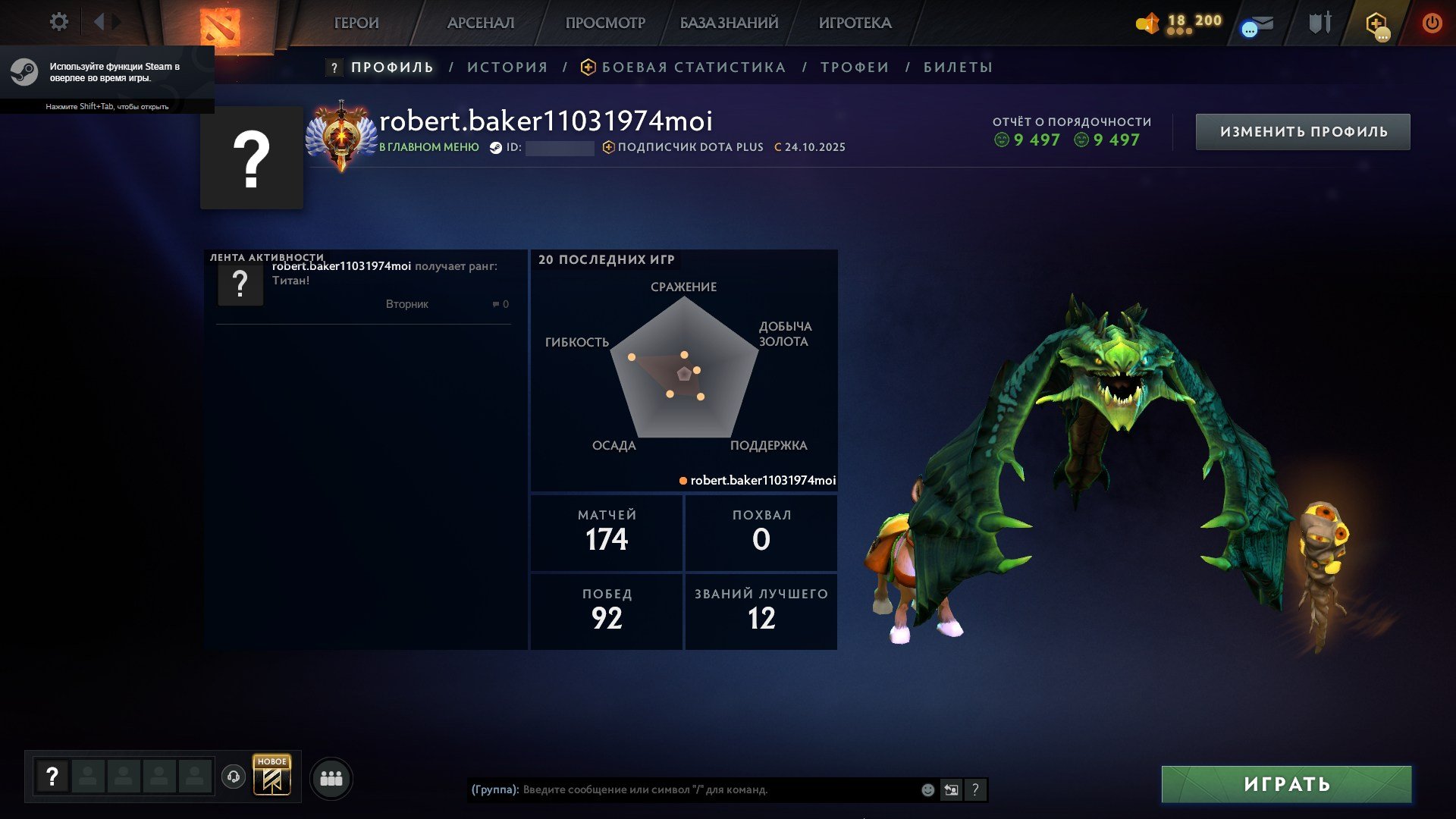Open the Боевая статистика tab
Screen dimensions: 1456x819
[x=693, y=67]
